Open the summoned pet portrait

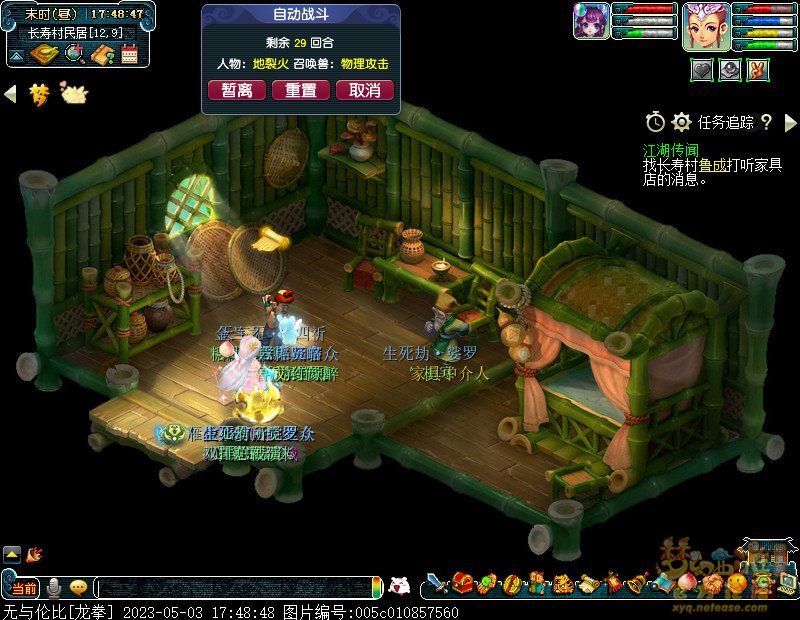[591, 21]
